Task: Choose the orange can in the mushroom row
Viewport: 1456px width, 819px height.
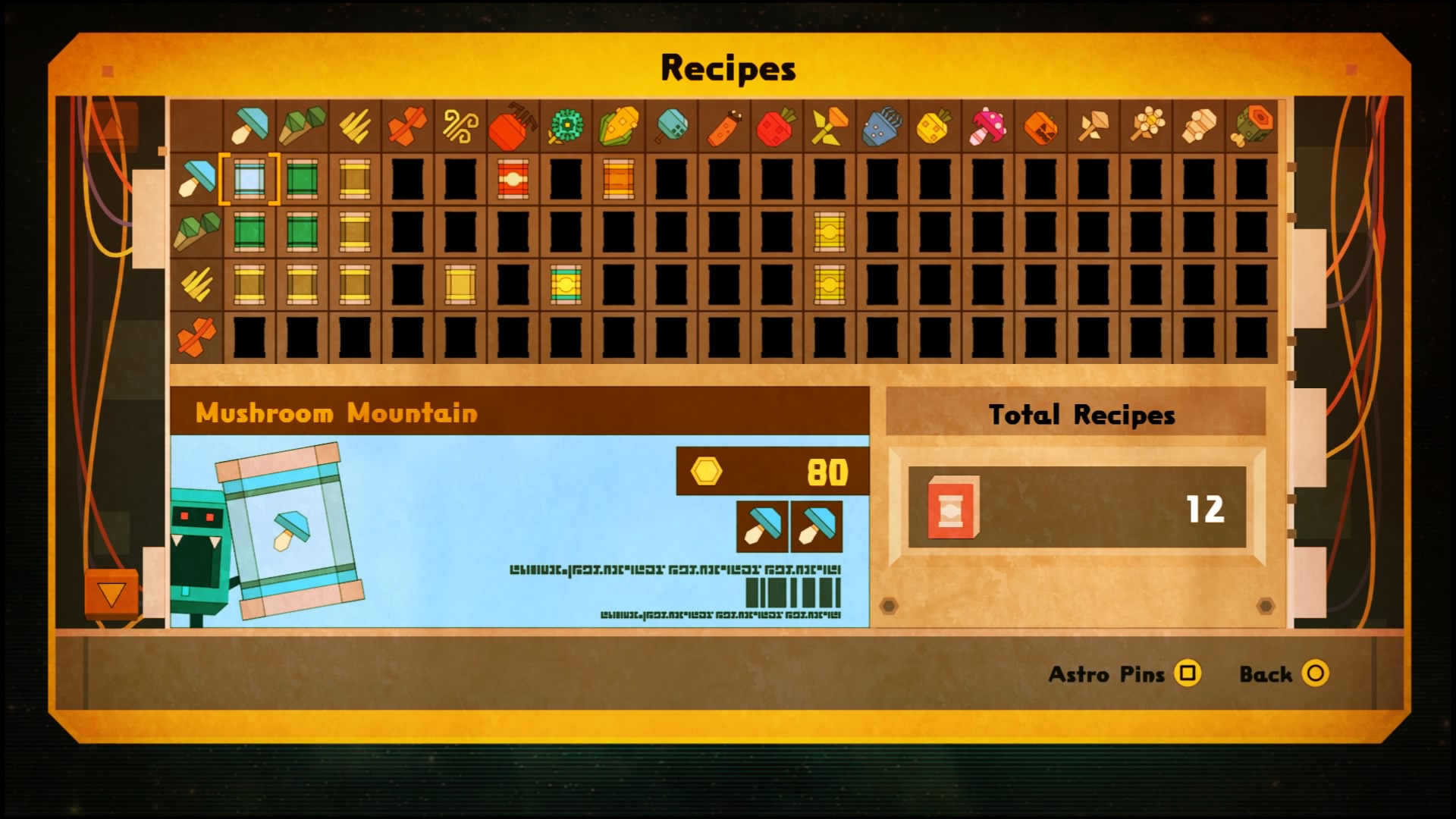Action: pyautogui.click(x=618, y=180)
